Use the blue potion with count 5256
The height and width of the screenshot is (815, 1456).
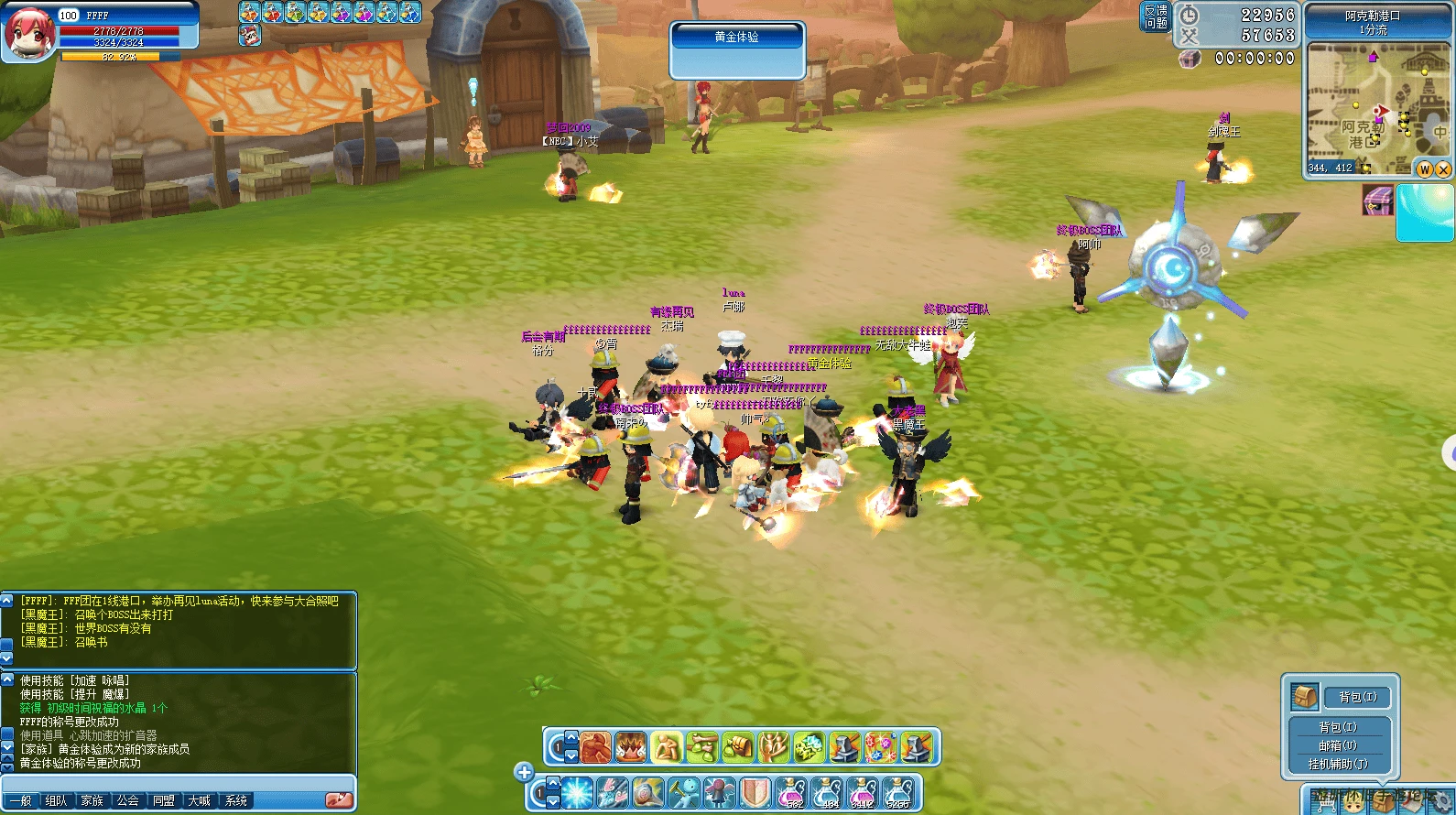point(898,793)
